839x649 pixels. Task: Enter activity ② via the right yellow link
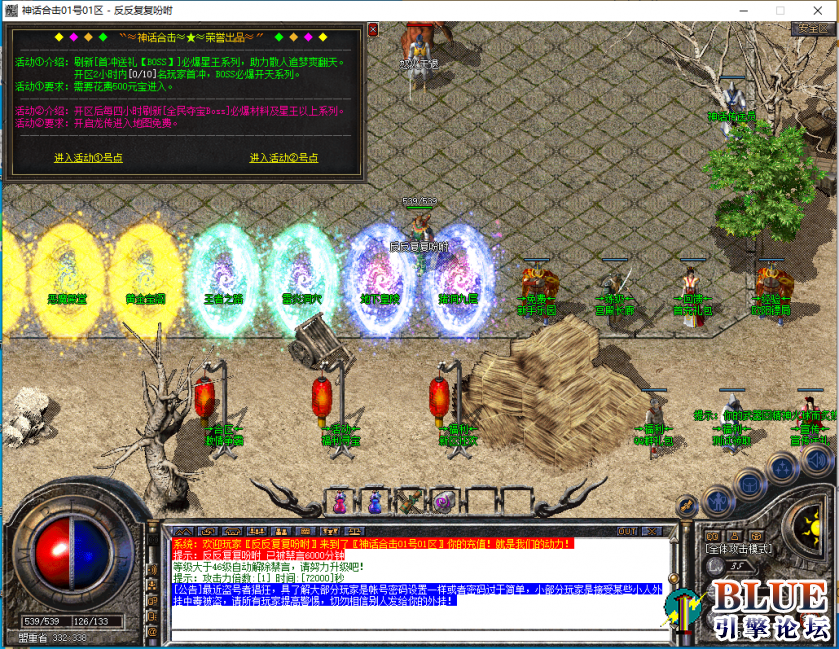click(284, 158)
